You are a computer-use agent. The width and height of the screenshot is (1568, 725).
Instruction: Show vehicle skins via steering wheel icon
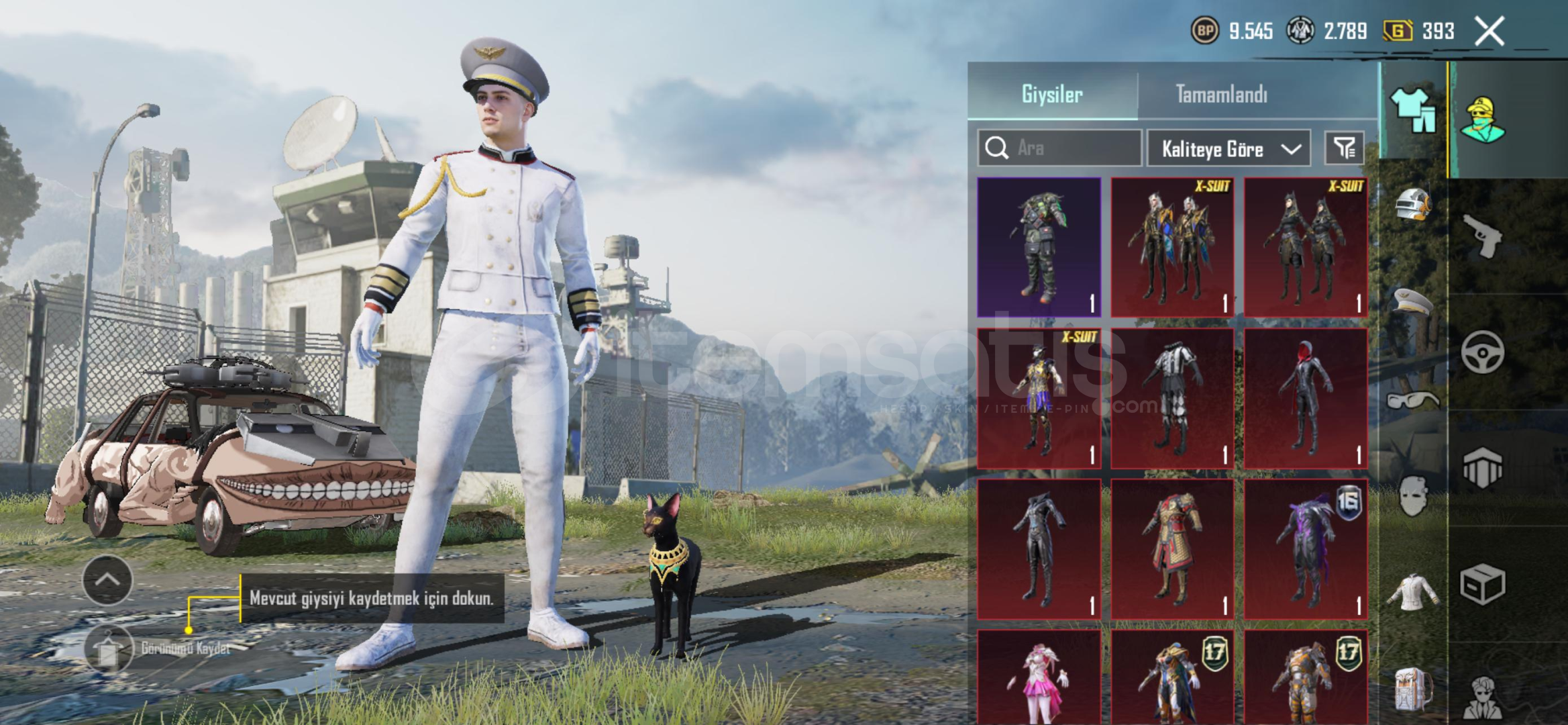[x=1483, y=352]
